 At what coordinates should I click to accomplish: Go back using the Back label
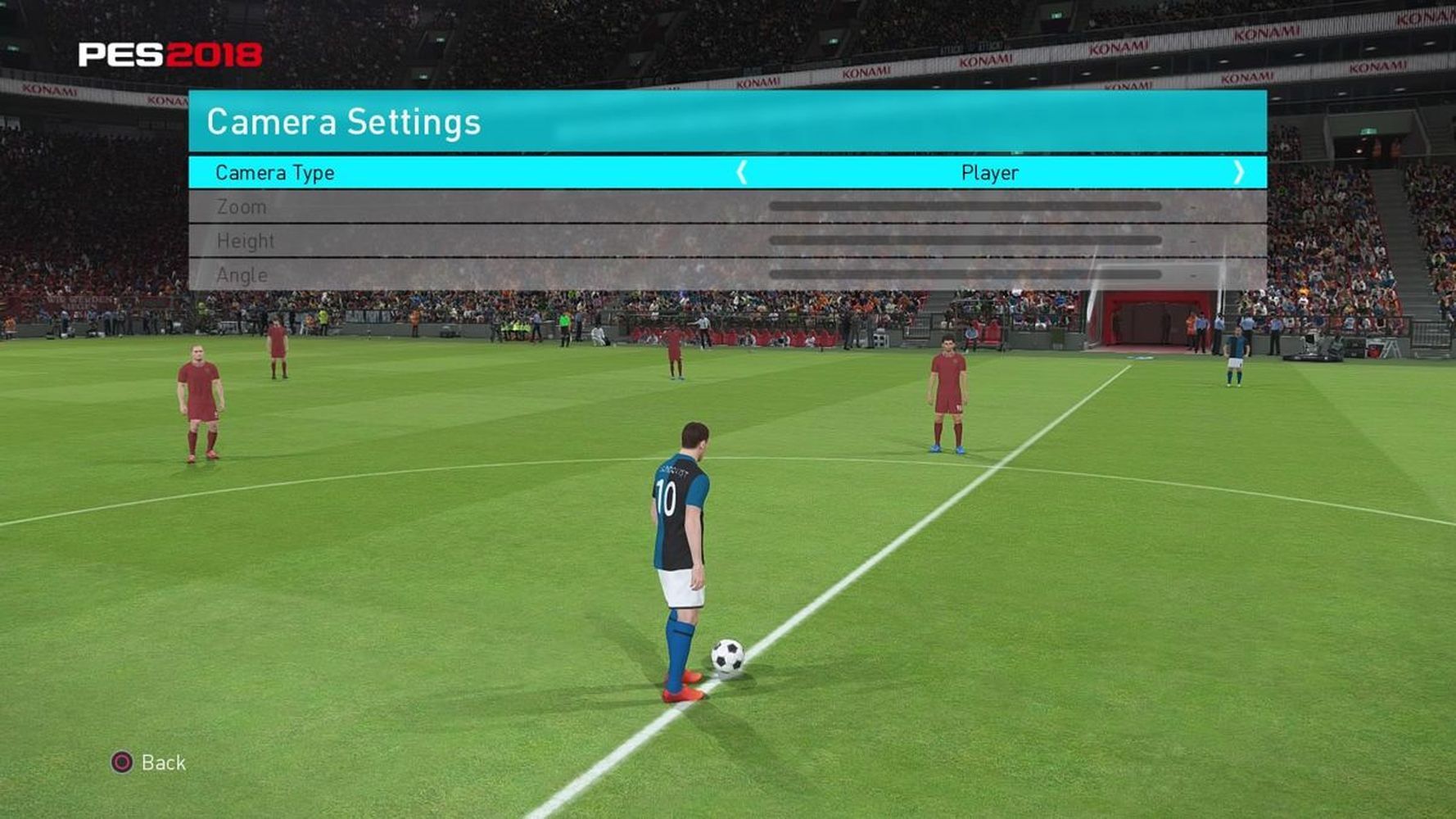click(x=163, y=762)
